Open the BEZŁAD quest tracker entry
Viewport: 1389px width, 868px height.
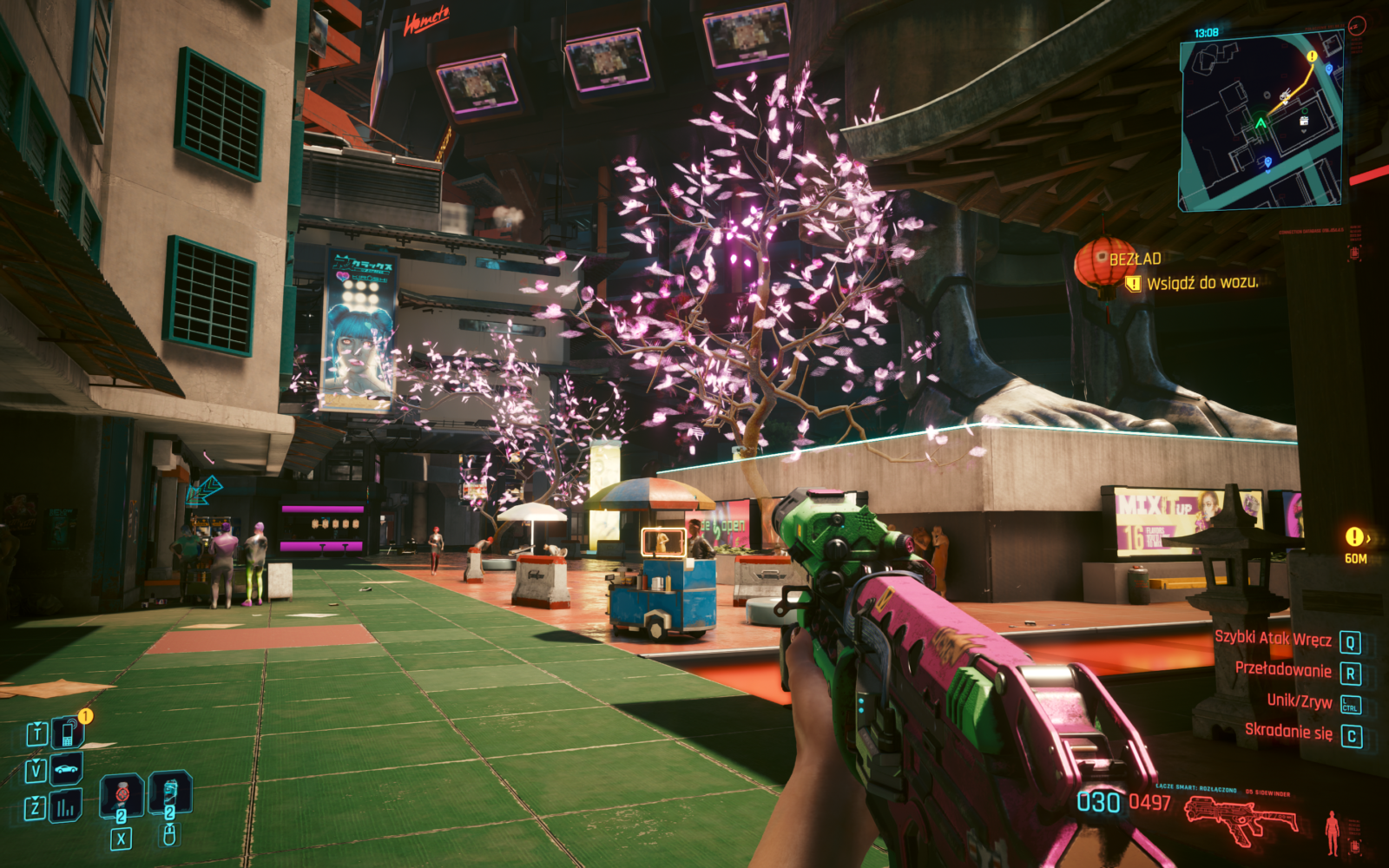tap(1134, 259)
